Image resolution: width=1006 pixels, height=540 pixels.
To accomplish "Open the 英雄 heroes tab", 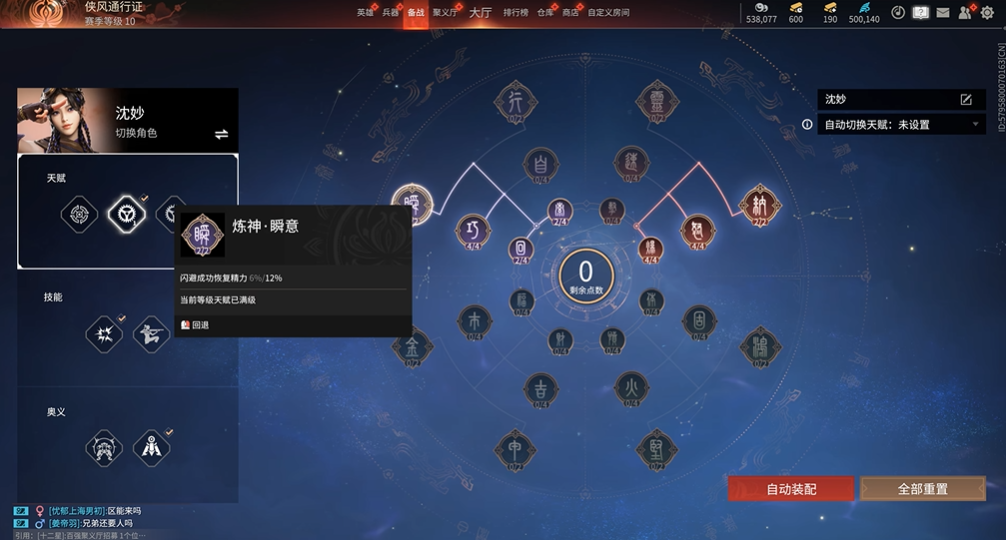I will tap(365, 13).
